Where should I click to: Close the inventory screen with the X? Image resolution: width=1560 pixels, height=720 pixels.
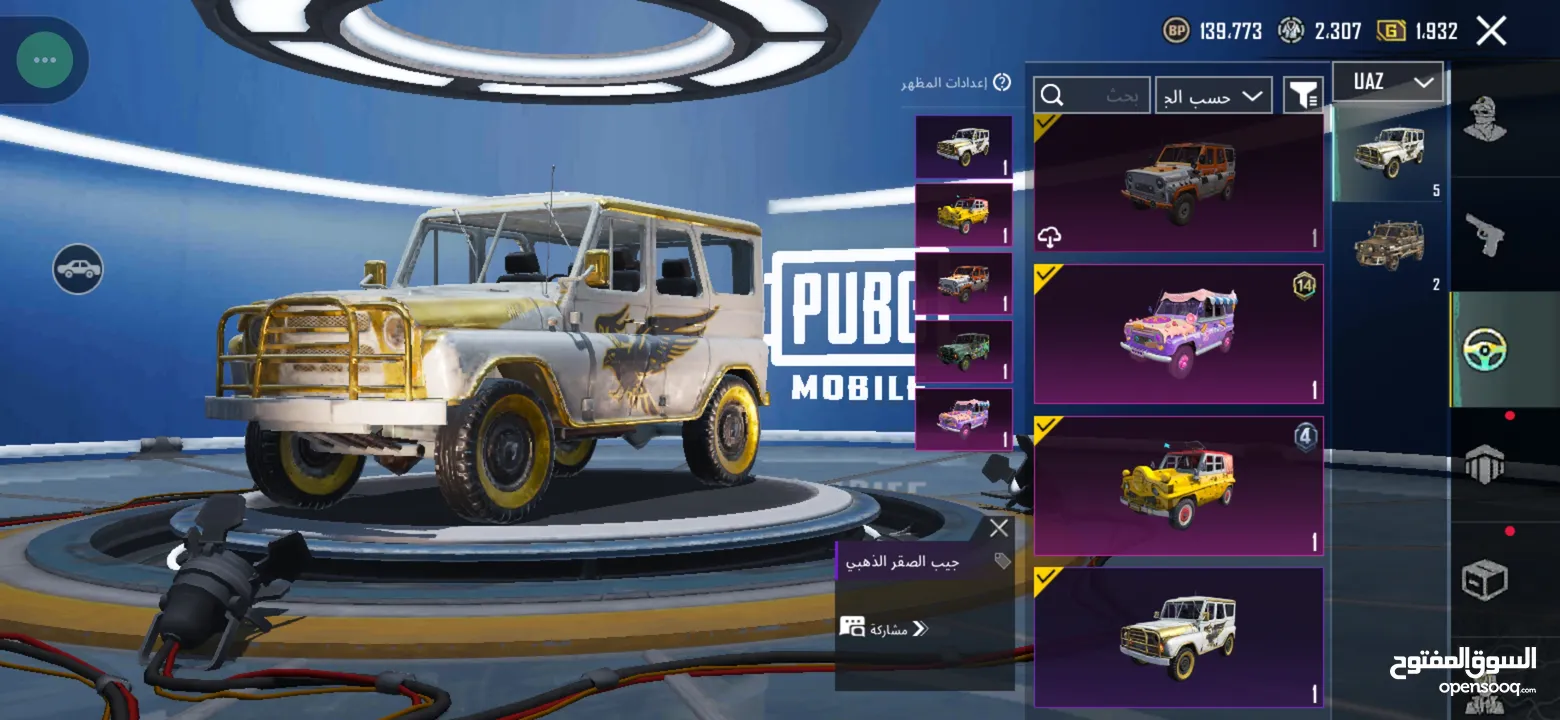tap(1491, 31)
